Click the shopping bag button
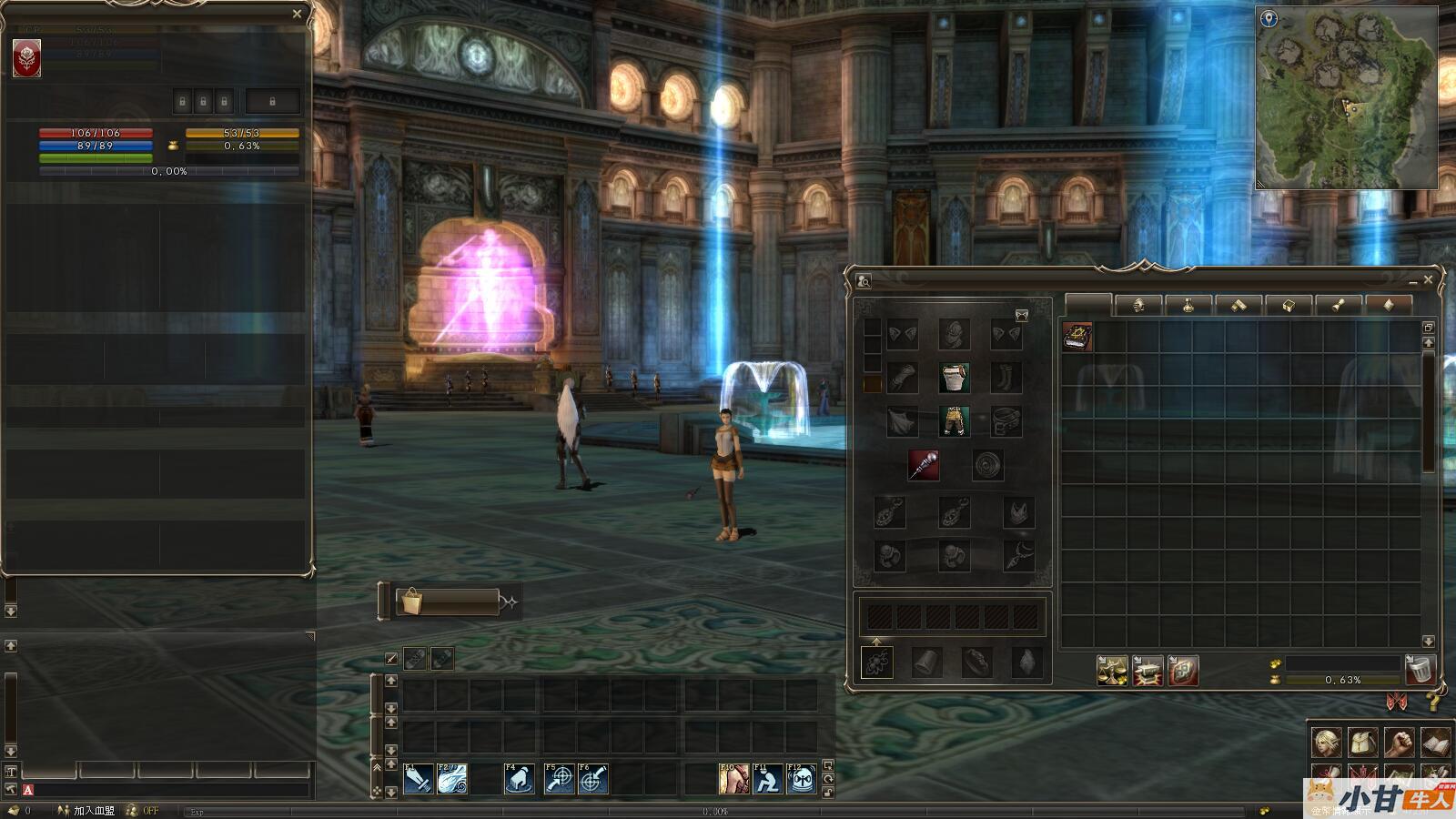1456x819 pixels. (x=411, y=602)
